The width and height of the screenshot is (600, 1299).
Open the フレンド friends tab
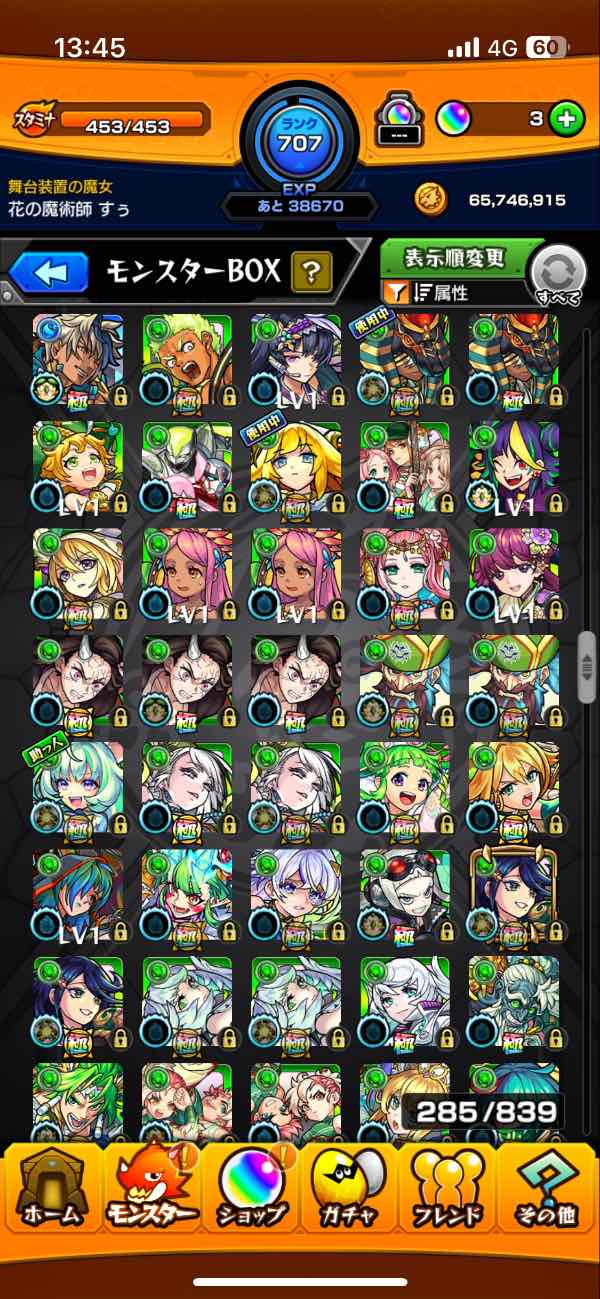pyautogui.click(x=447, y=1191)
